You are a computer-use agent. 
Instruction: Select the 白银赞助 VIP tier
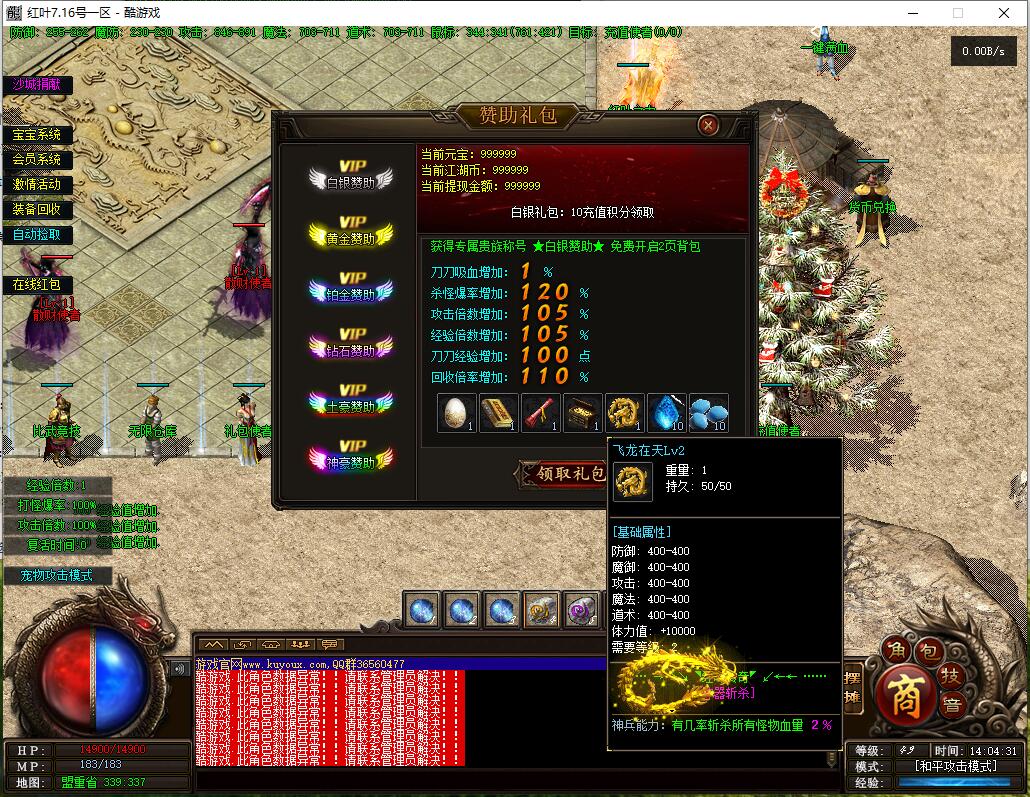(350, 176)
